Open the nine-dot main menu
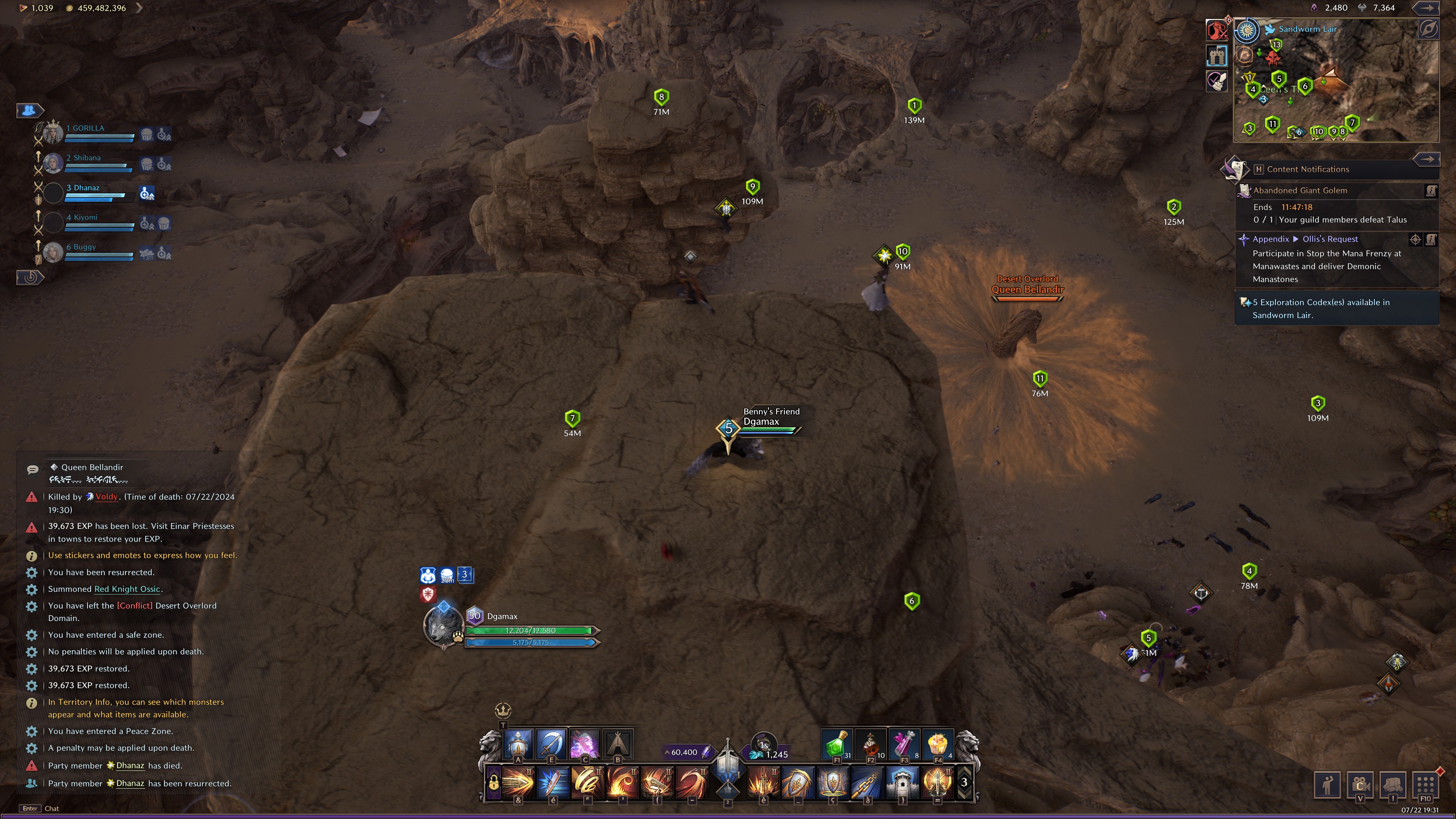The width and height of the screenshot is (1456, 819). tap(1425, 784)
